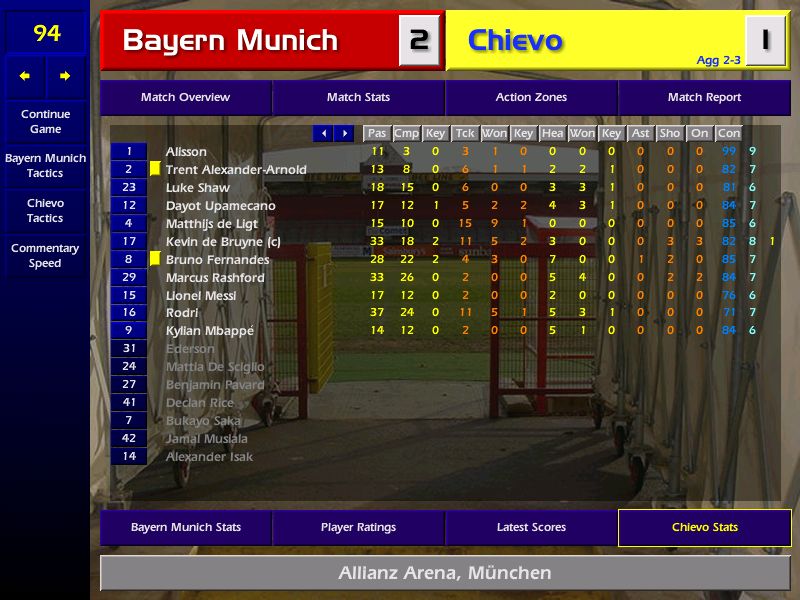Open Bayern Munich Tactics

click(x=45, y=166)
